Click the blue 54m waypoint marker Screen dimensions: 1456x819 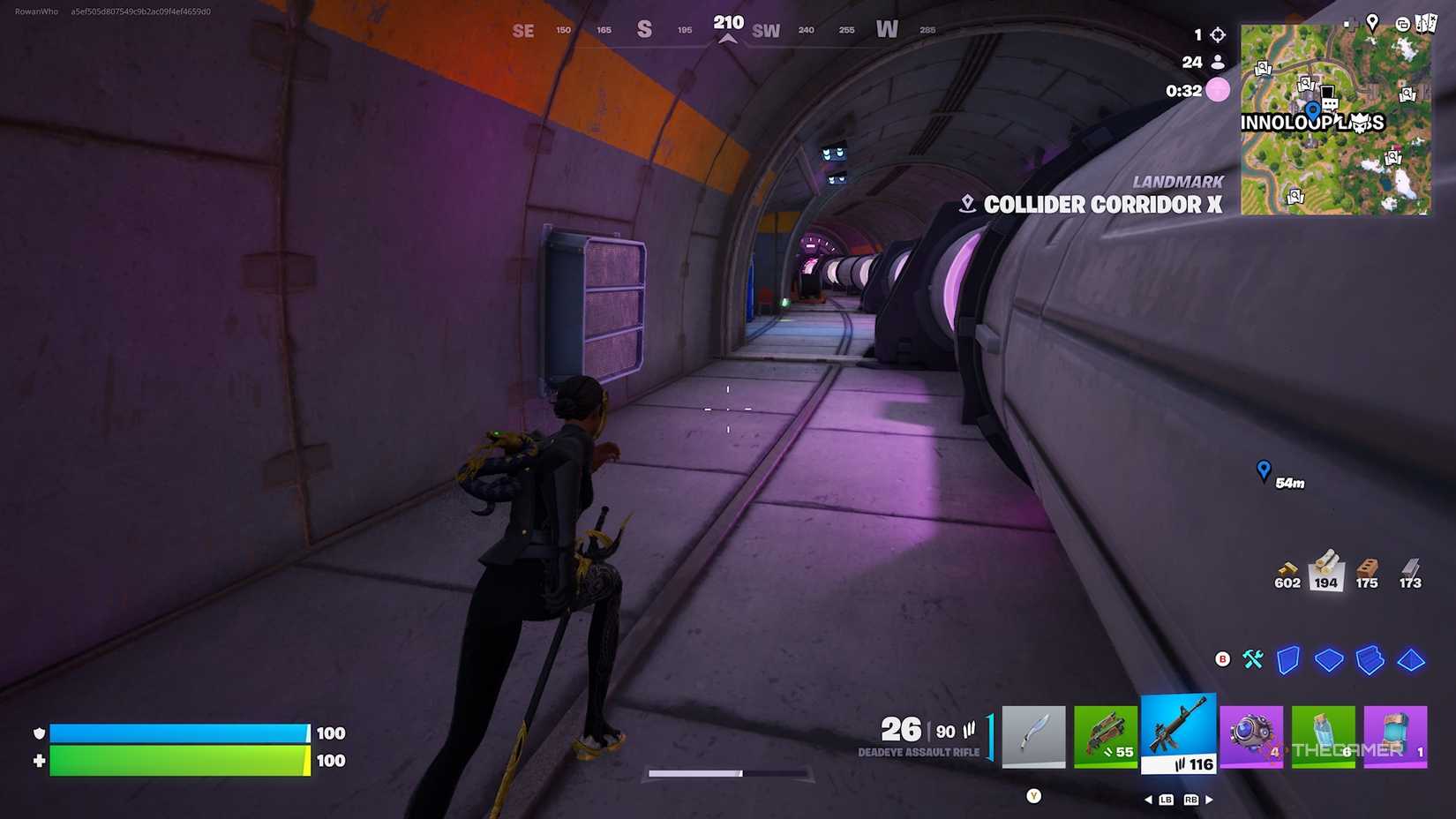(1265, 469)
